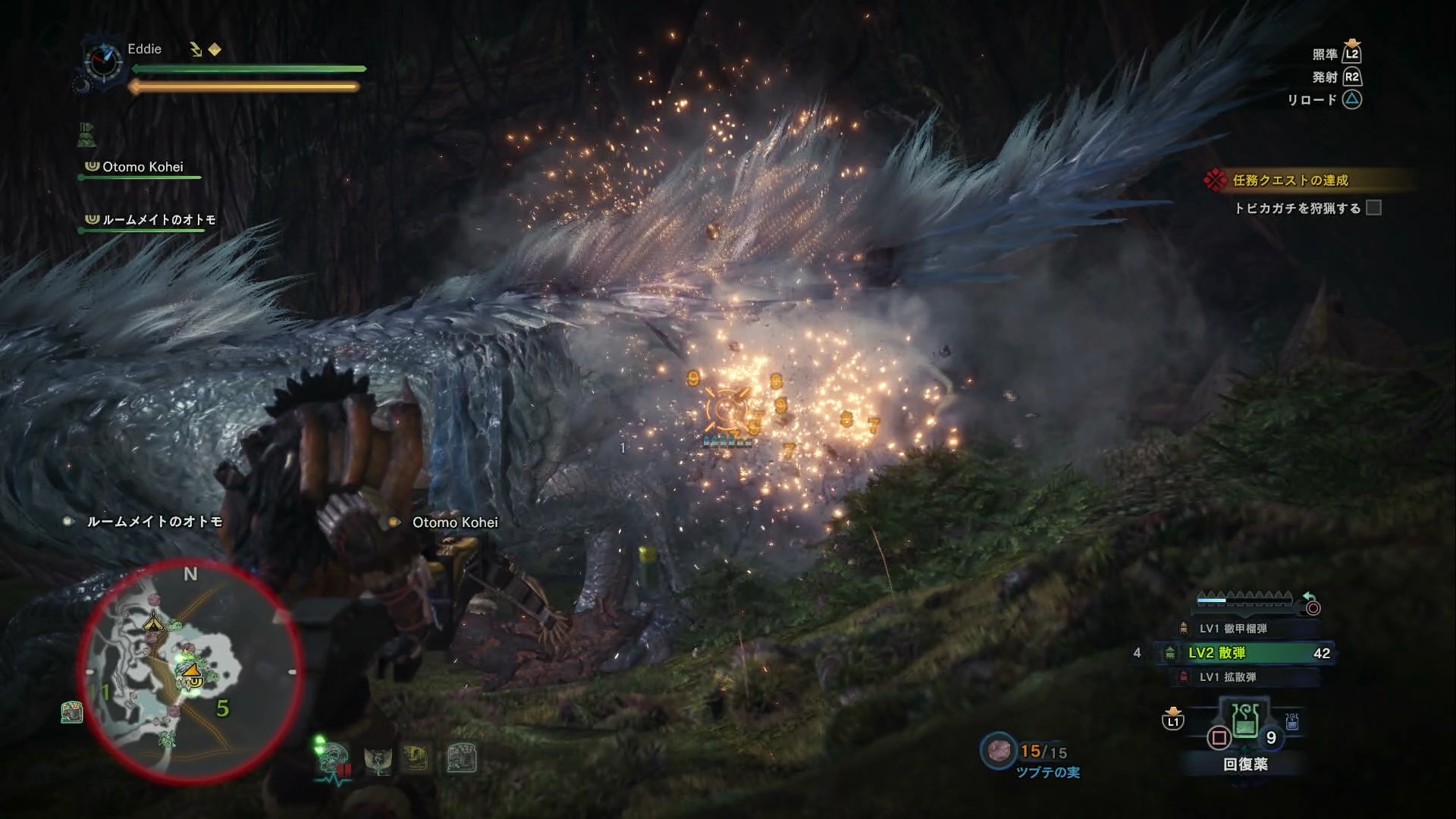Screen dimensions: 1456x819
Task: Select the LV2 散弾 ammo entry
Action: (1245, 653)
